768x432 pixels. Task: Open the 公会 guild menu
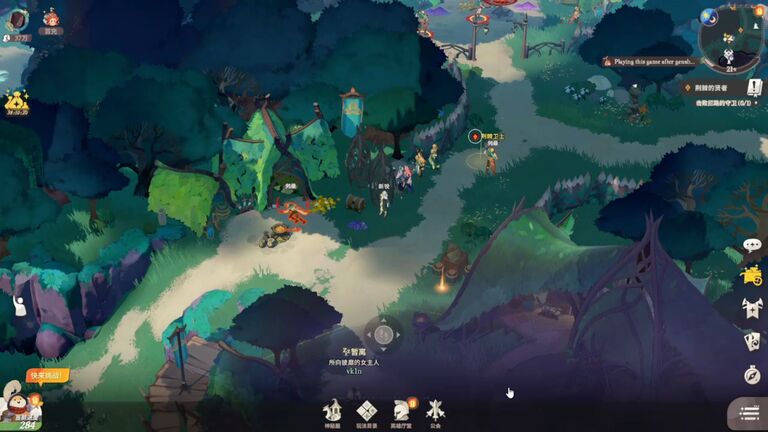click(x=435, y=411)
